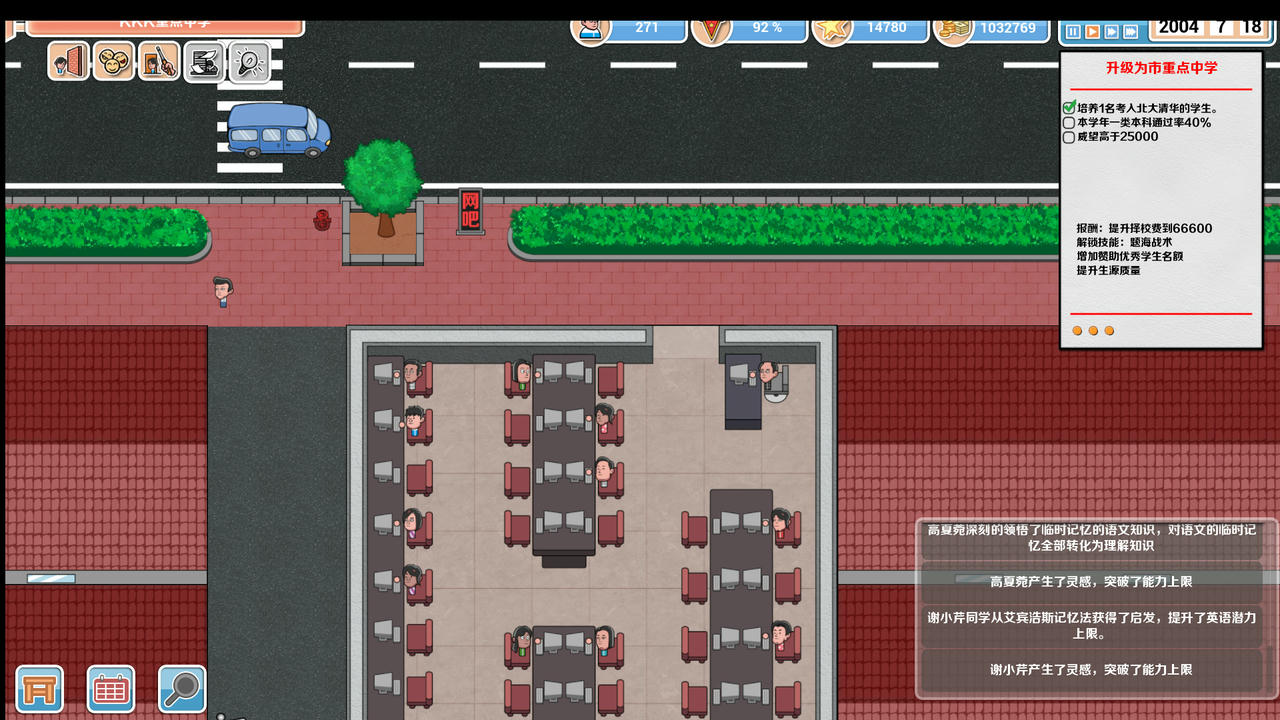Click the third pagination dot
Viewport: 1280px width, 720px height.
[x=1109, y=330]
